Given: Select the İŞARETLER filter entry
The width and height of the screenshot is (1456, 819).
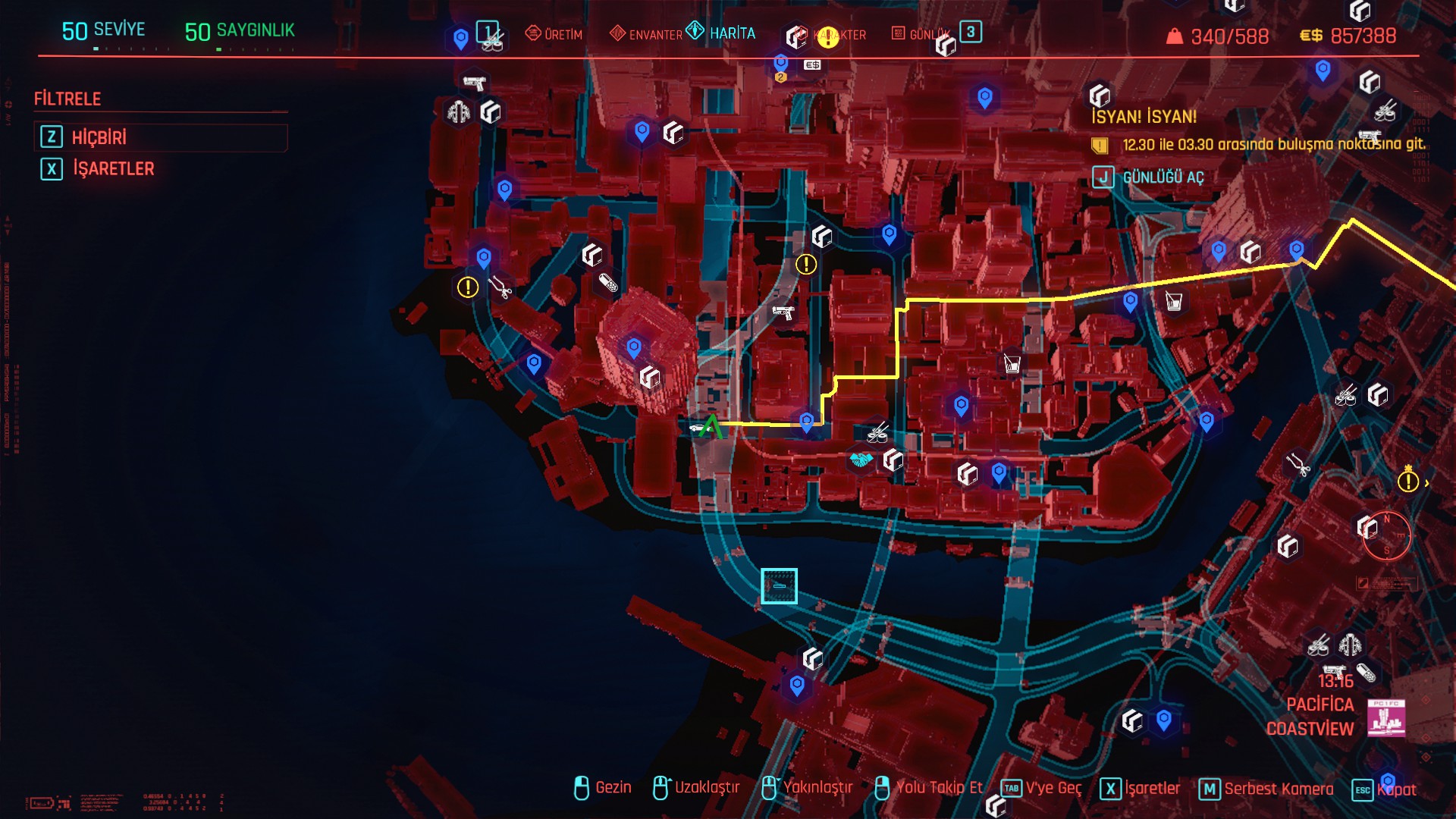Looking at the screenshot, I should click(113, 168).
